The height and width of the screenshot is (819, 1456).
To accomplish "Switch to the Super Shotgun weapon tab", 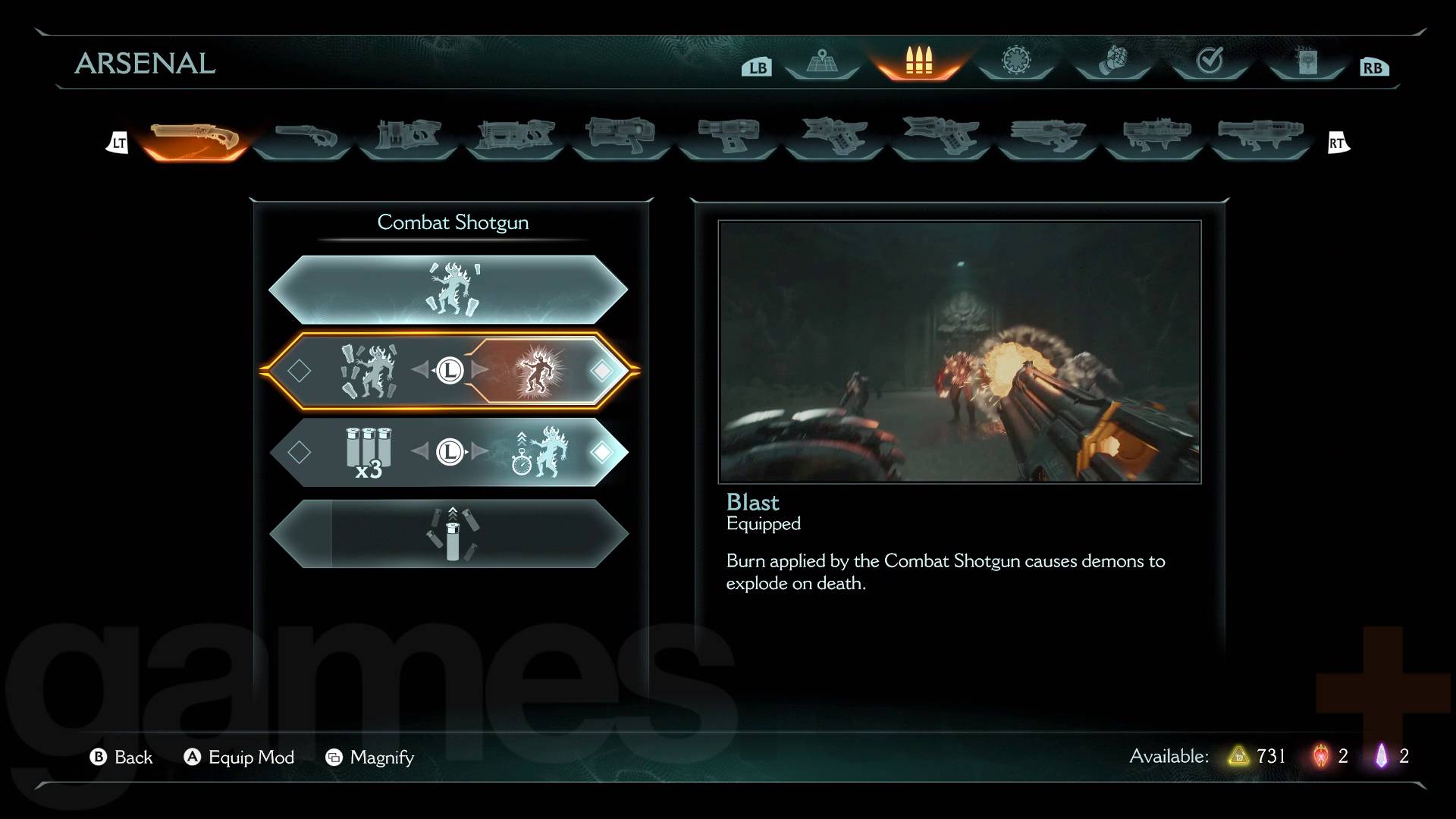I will [303, 140].
